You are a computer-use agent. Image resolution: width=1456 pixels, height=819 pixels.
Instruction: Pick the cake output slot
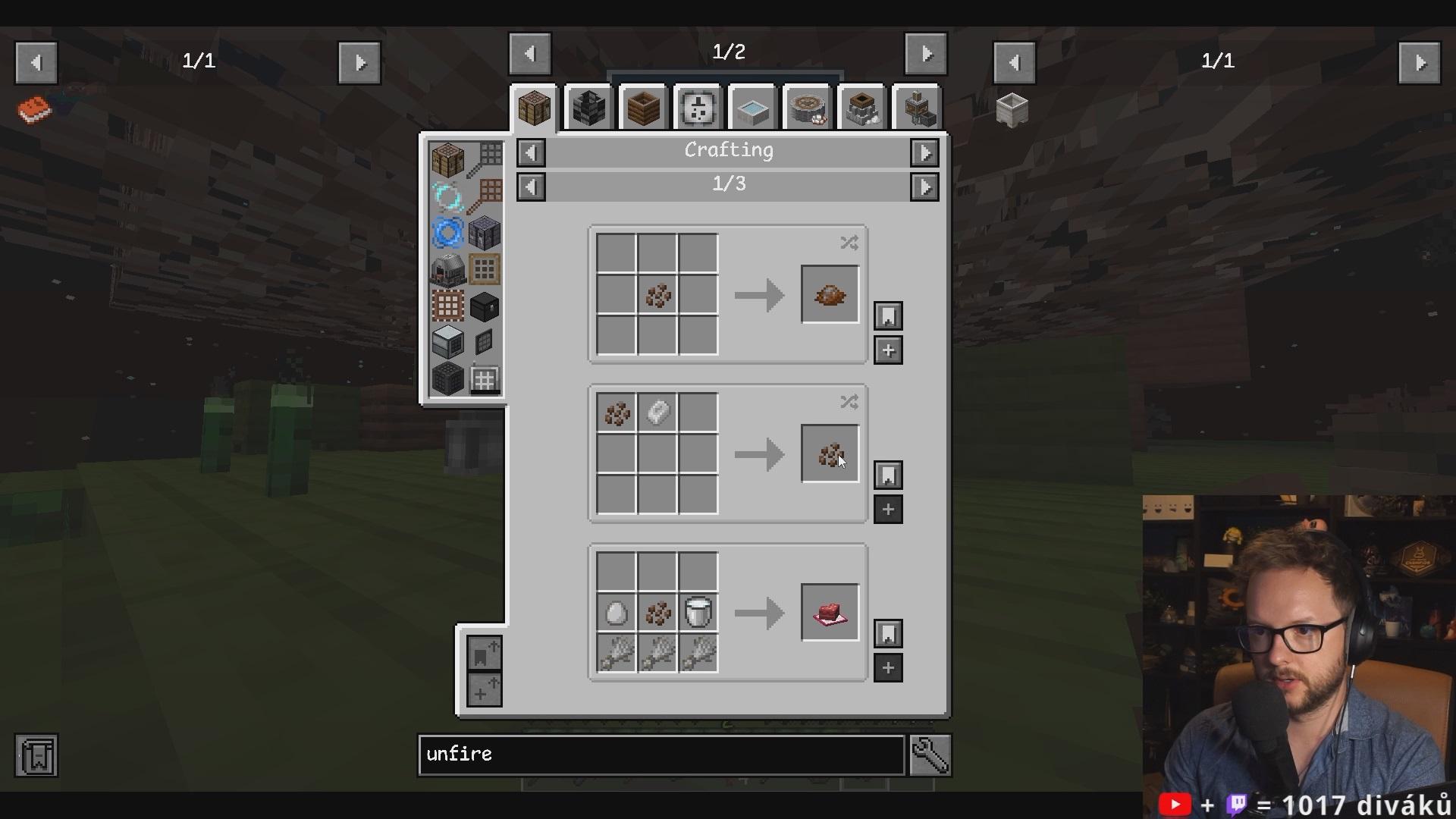pos(830,613)
